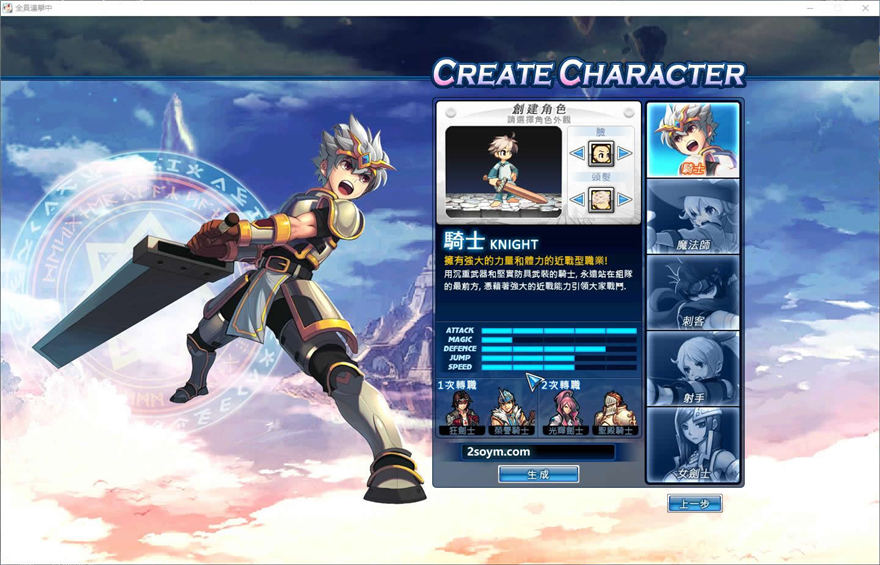The height and width of the screenshot is (565, 880).
Task: Show the previous hair style (頭髮)
Action: 577,200
